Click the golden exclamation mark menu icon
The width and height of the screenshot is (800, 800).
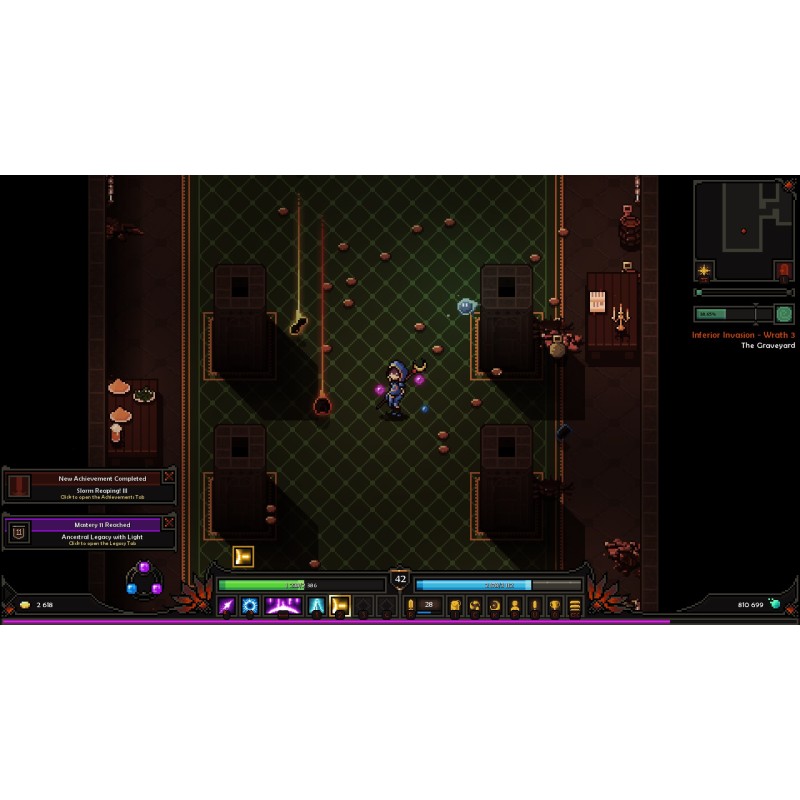pos(535,605)
